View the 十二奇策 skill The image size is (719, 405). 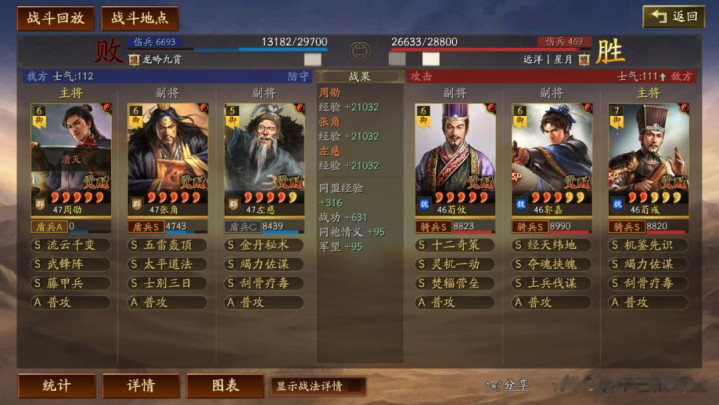click(x=456, y=245)
